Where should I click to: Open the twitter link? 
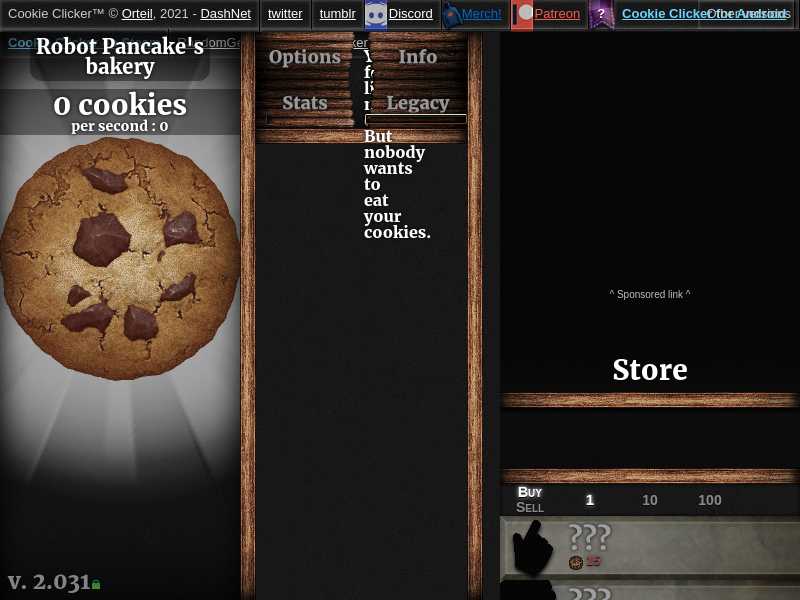coord(285,14)
